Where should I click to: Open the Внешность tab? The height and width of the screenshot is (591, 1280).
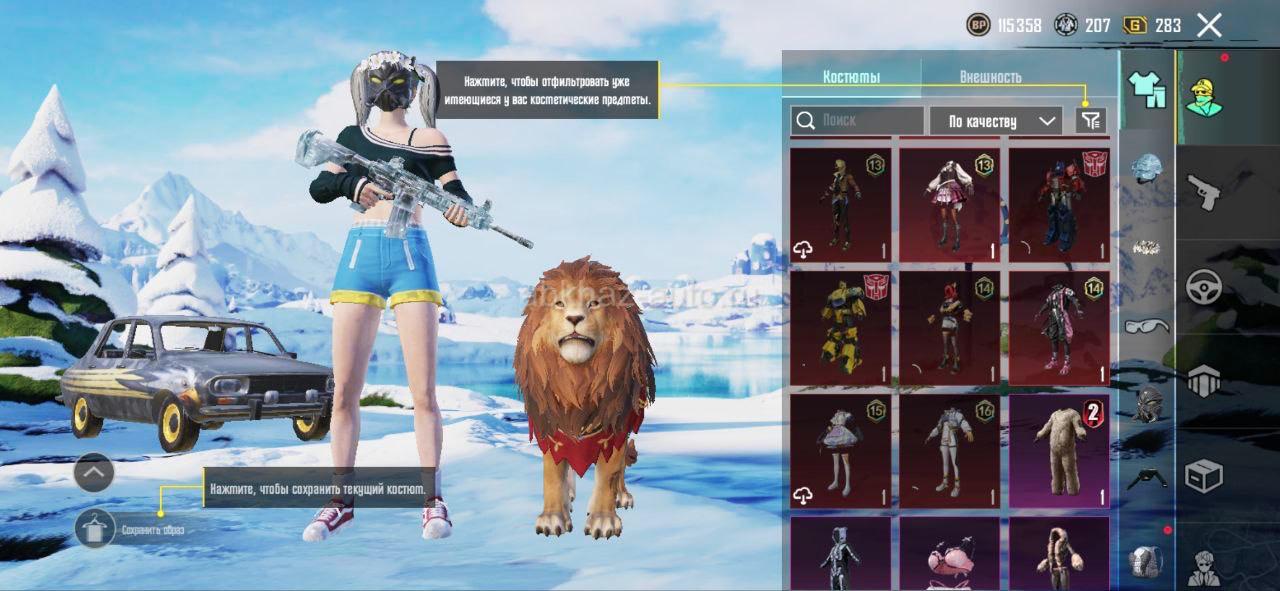point(990,77)
